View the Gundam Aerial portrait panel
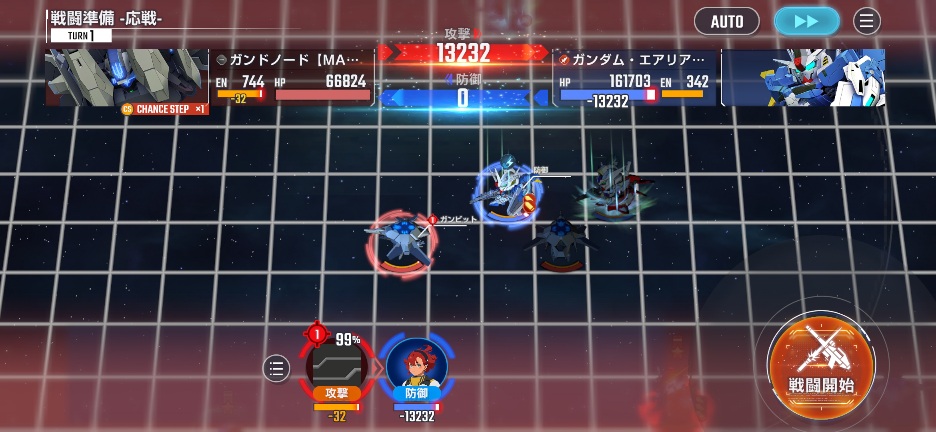This screenshot has height=432, width=936. pyautogui.click(x=805, y=77)
